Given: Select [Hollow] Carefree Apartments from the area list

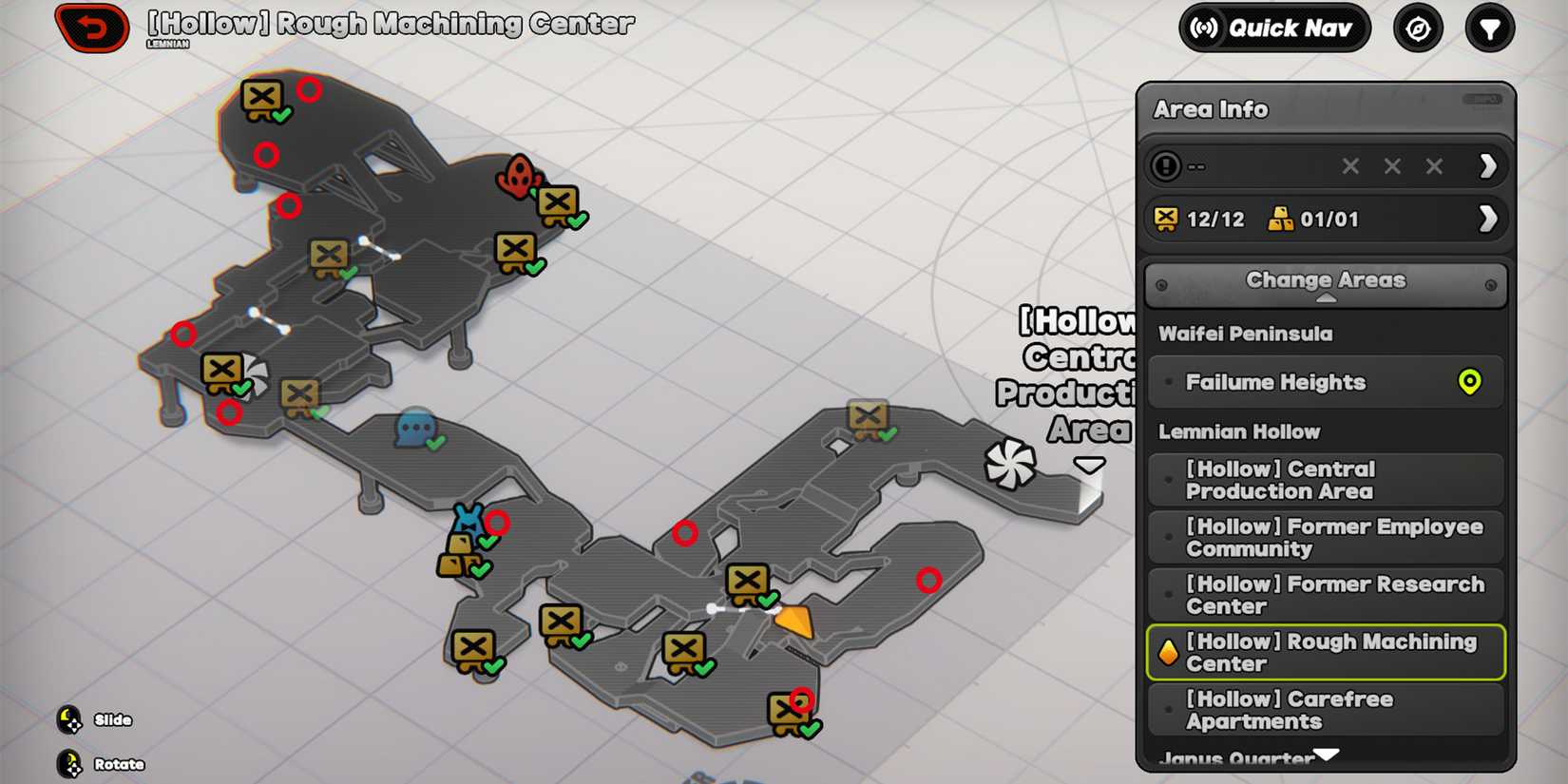Looking at the screenshot, I should click(x=1326, y=710).
